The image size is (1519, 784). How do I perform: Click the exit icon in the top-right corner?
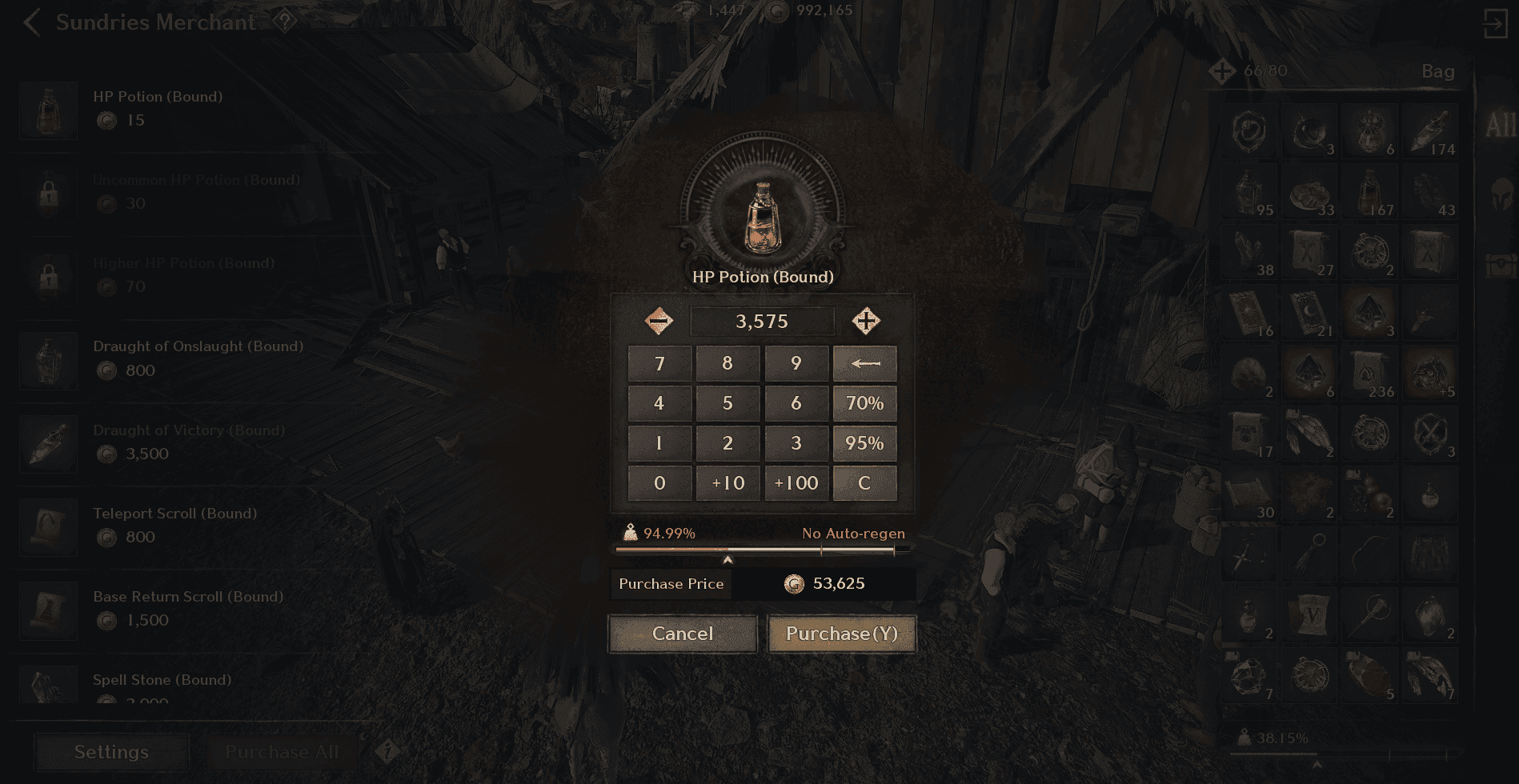[1496, 22]
